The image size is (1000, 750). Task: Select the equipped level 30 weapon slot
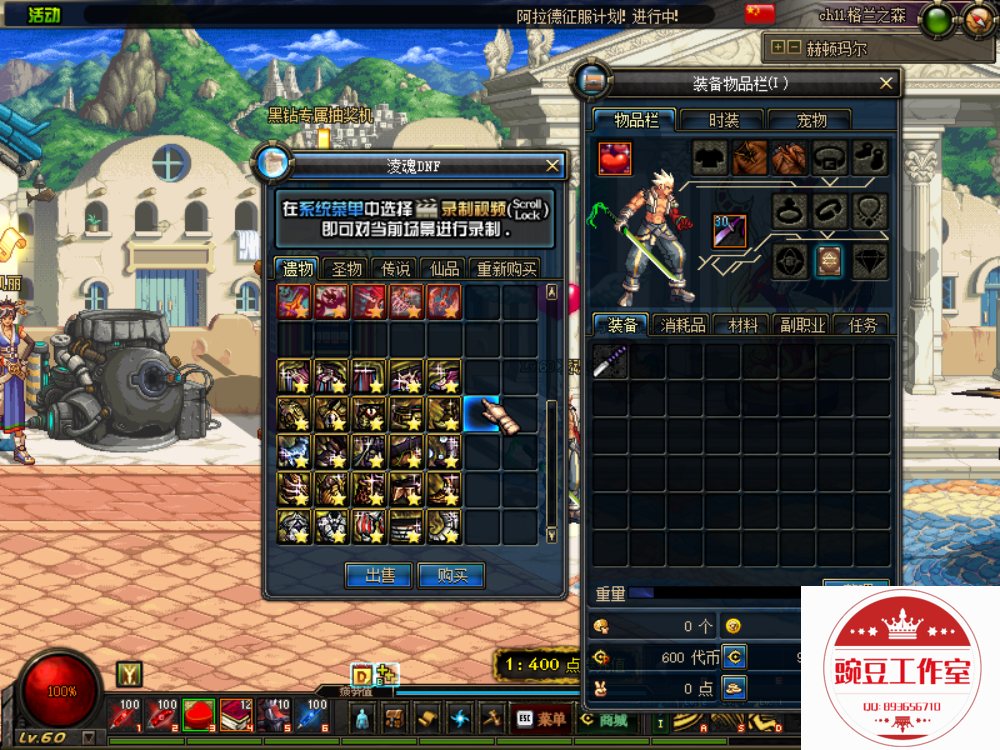[x=729, y=230]
